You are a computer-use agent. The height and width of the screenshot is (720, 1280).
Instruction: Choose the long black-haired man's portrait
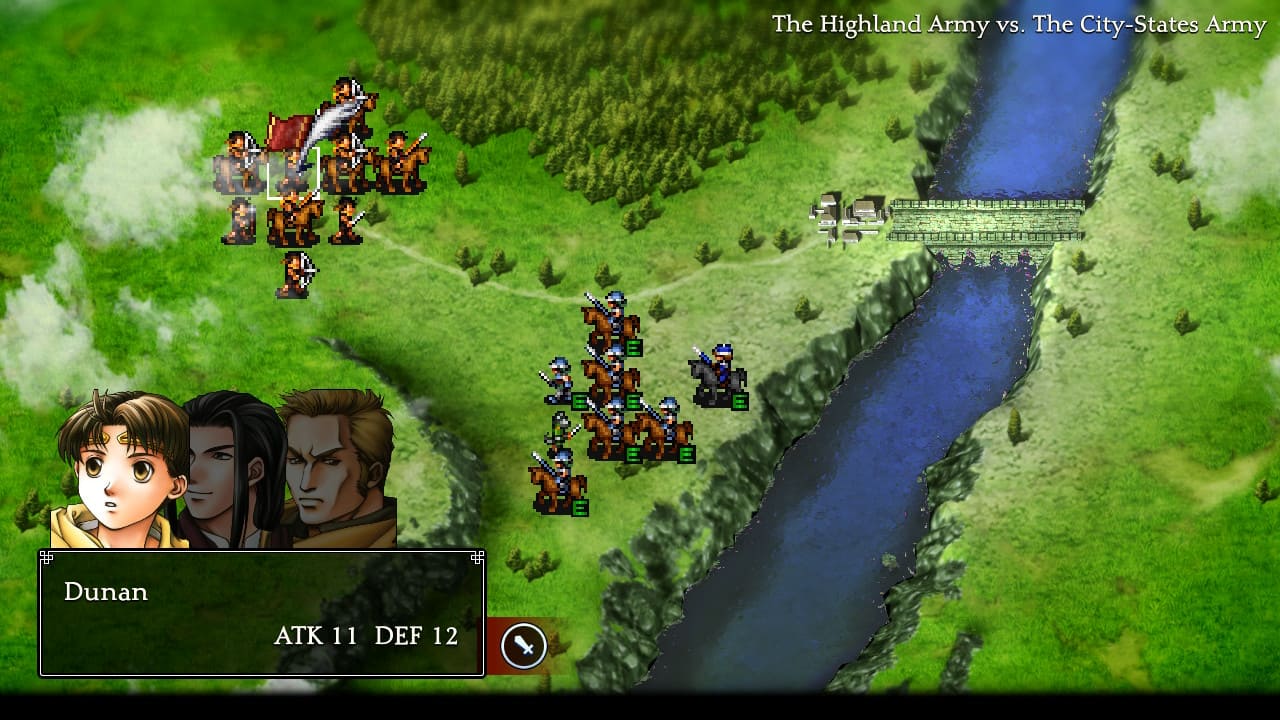231,465
